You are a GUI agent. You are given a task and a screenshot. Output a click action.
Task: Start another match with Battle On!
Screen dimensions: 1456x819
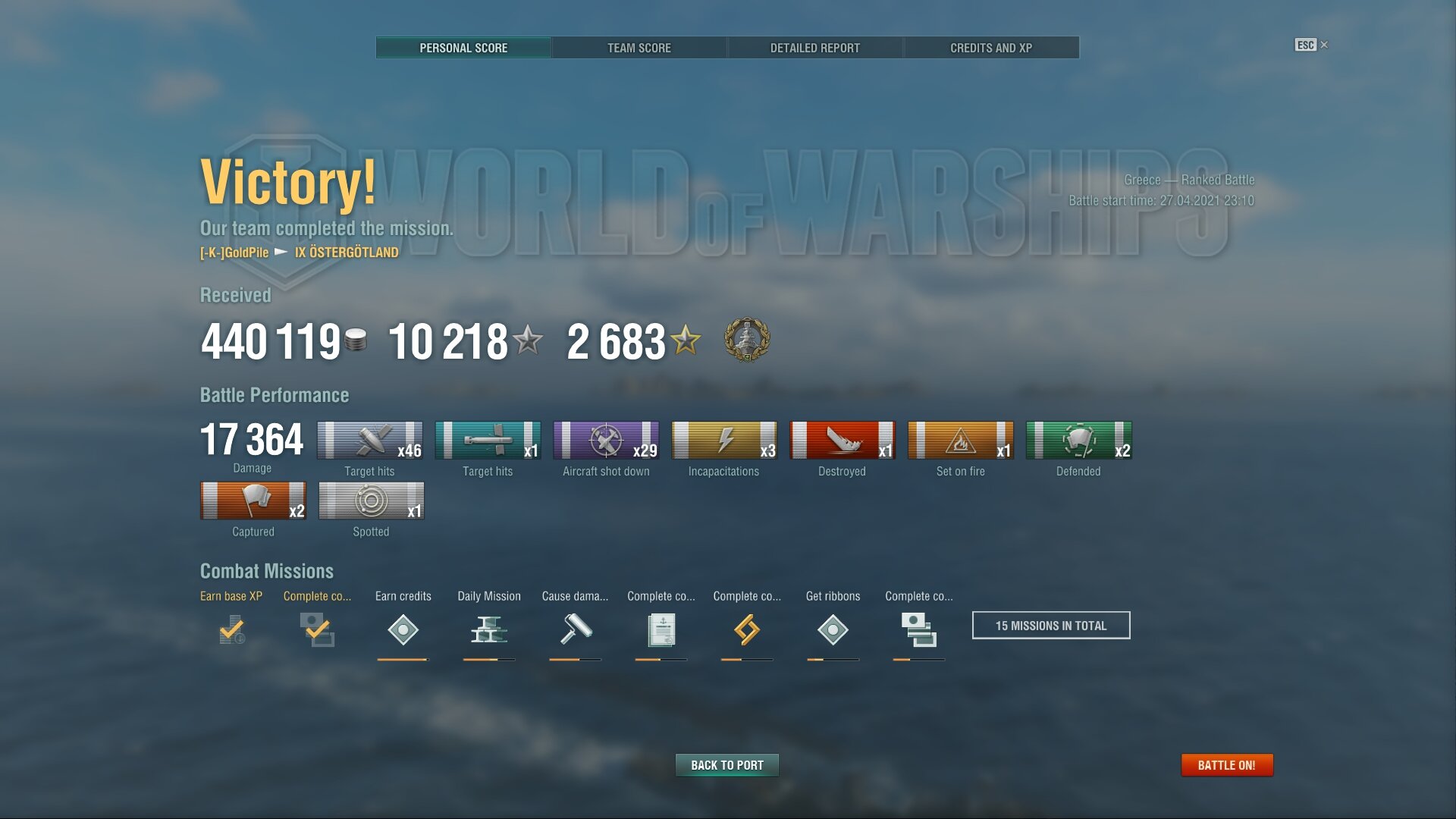point(1226,765)
